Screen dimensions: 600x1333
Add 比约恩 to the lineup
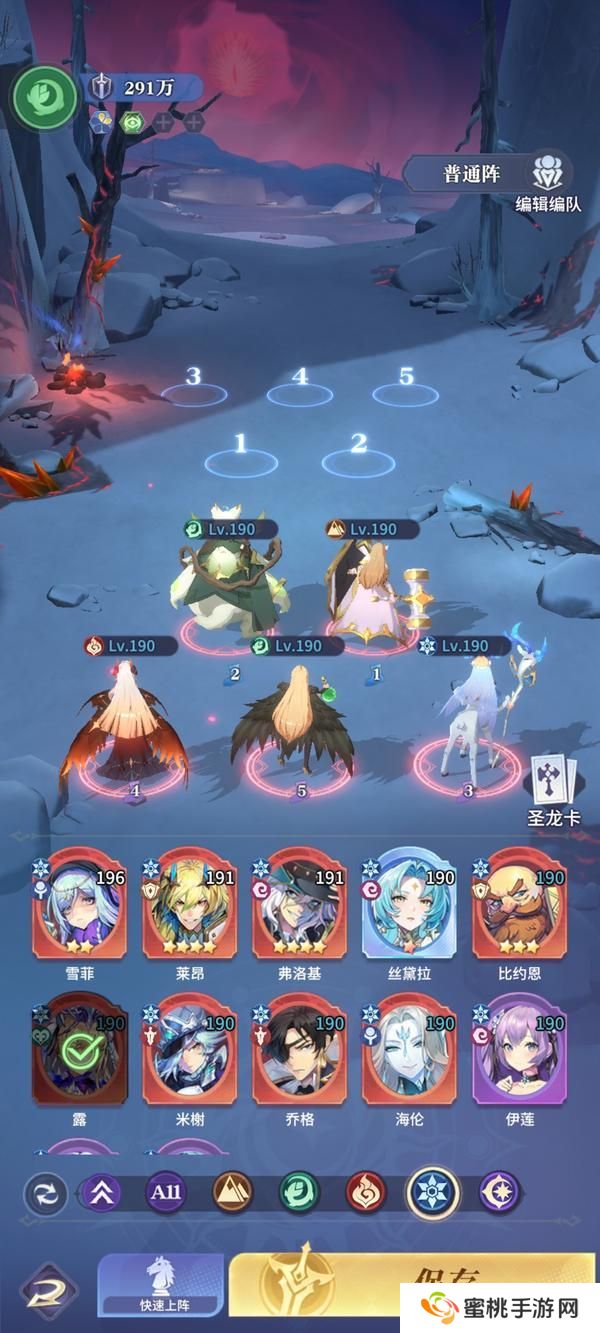519,903
